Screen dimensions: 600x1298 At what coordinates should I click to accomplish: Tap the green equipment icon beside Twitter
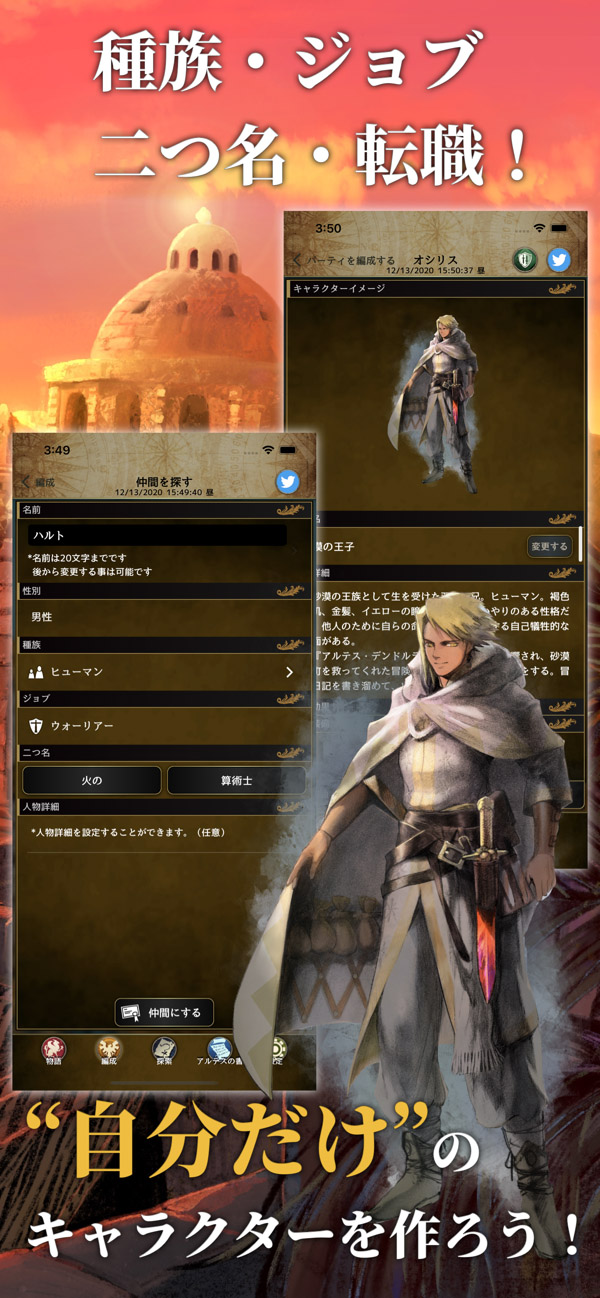coord(525,260)
